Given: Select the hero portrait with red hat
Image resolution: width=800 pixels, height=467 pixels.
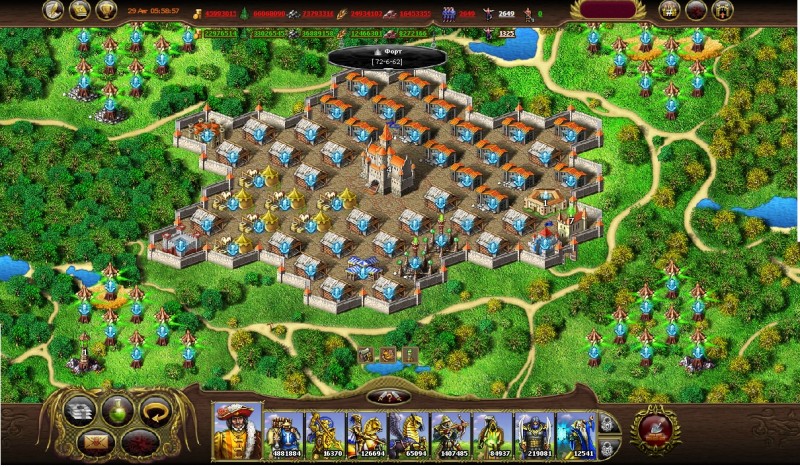Looking at the screenshot, I should (x=237, y=431).
